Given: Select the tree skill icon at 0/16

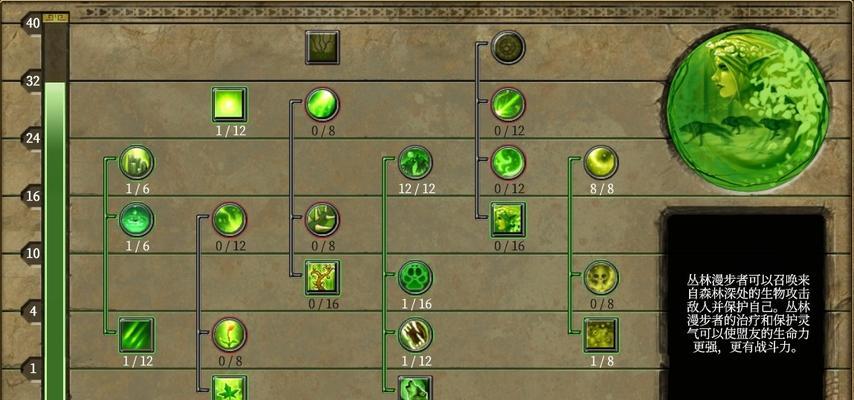Looking at the screenshot, I should click(322, 277).
